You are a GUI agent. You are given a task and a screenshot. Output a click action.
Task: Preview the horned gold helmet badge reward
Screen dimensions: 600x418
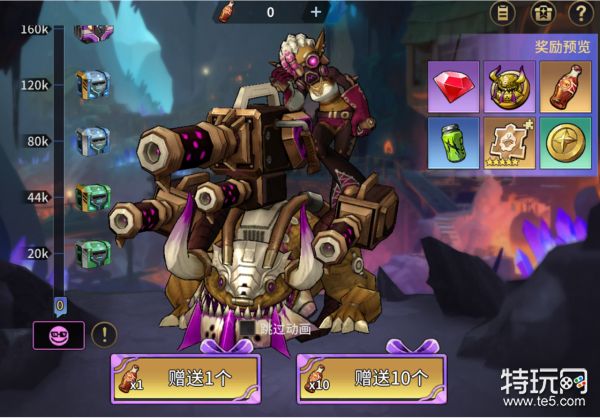510,86
